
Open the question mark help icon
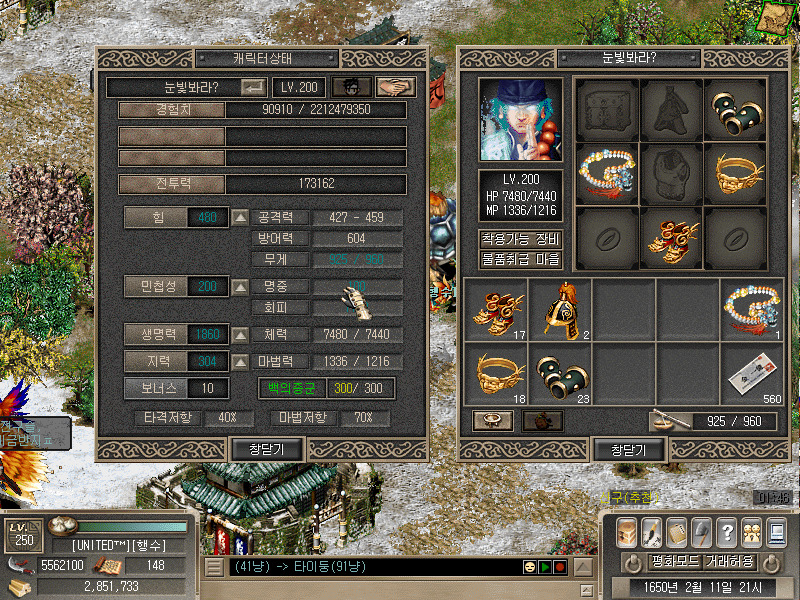[x=726, y=532]
